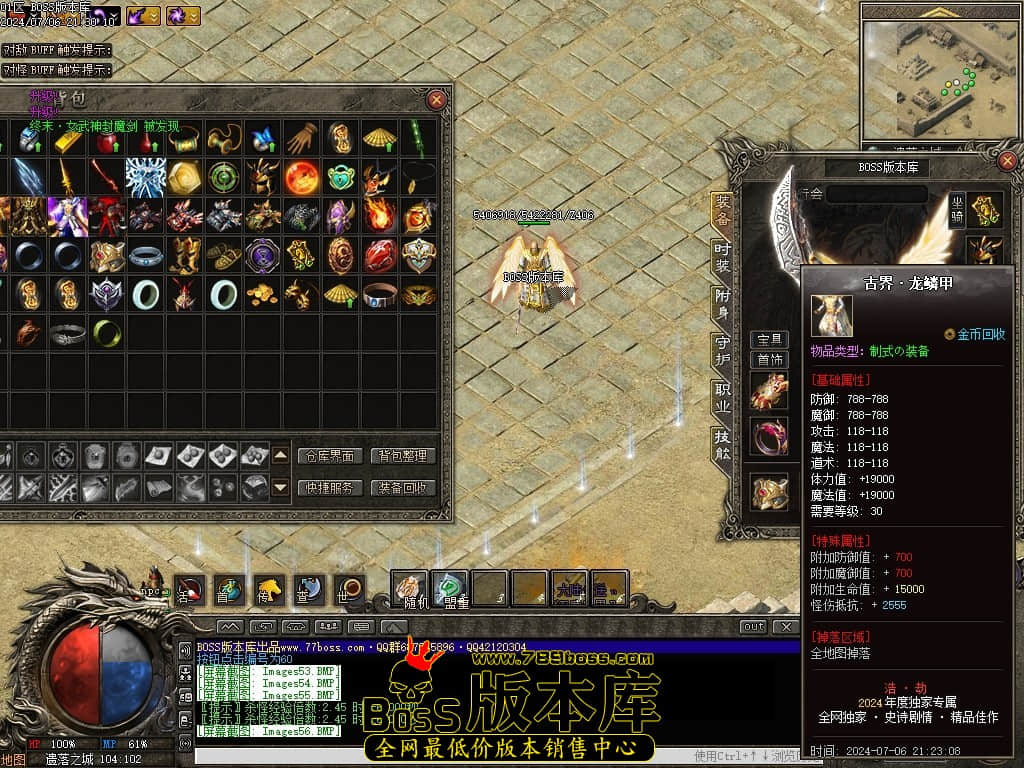Image resolution: width=1024 pixels, height=768 pixels.
Task: Open the 技能 skills tab
Action: (x=722, y=445)
